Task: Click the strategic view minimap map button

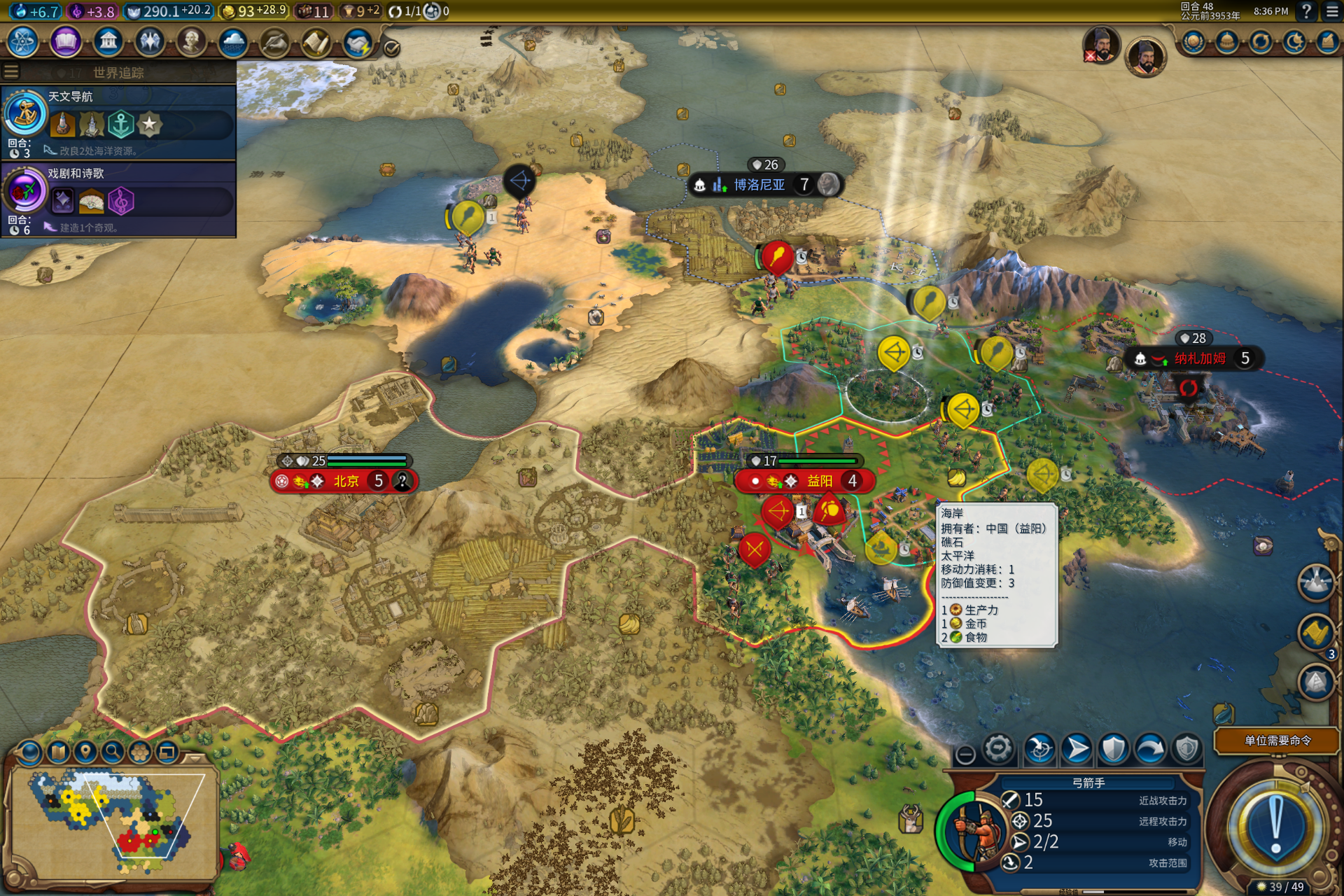Action: (x=59, y=752)
